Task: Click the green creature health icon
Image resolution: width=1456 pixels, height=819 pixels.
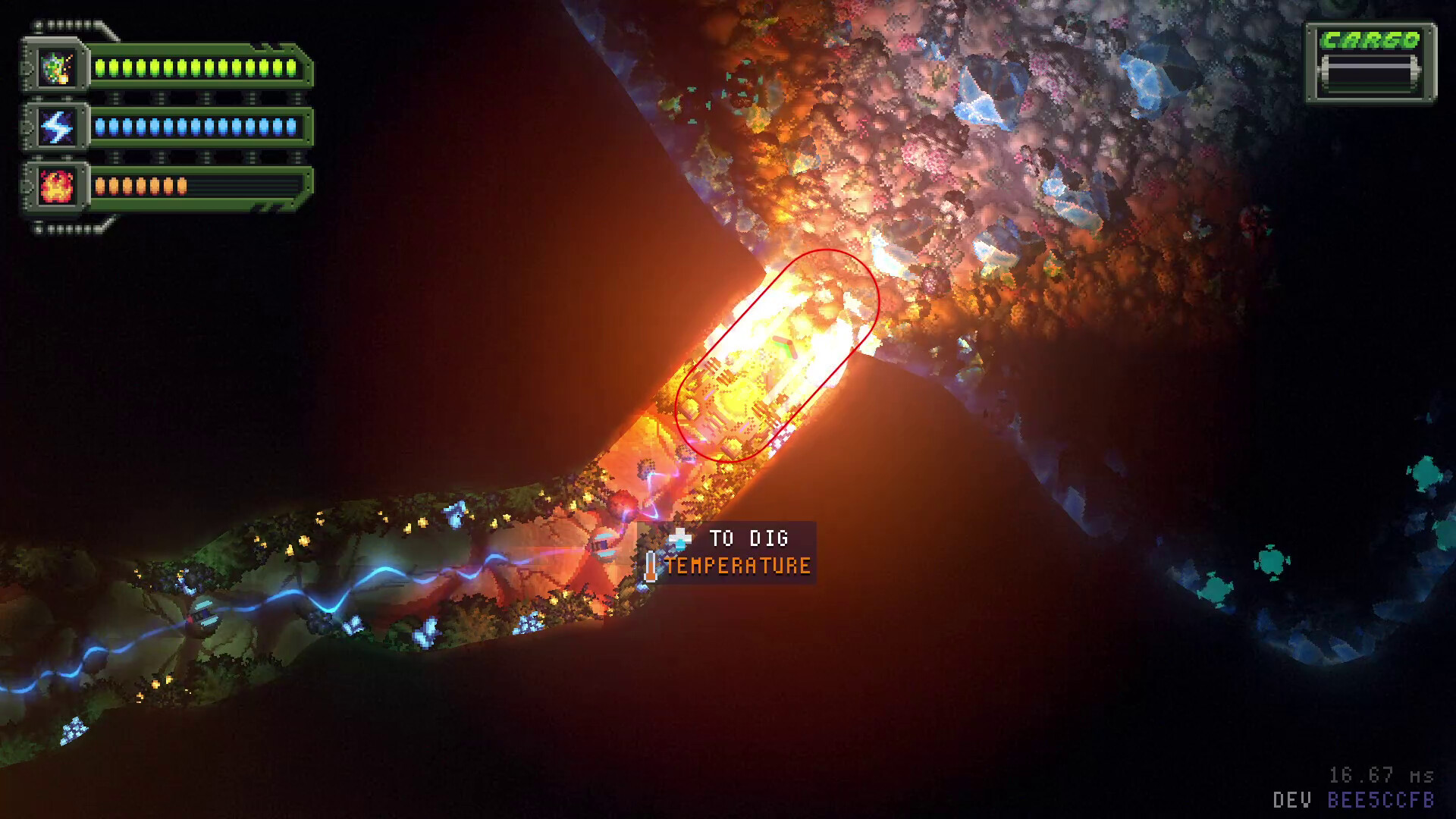Action: pos(56,67)
